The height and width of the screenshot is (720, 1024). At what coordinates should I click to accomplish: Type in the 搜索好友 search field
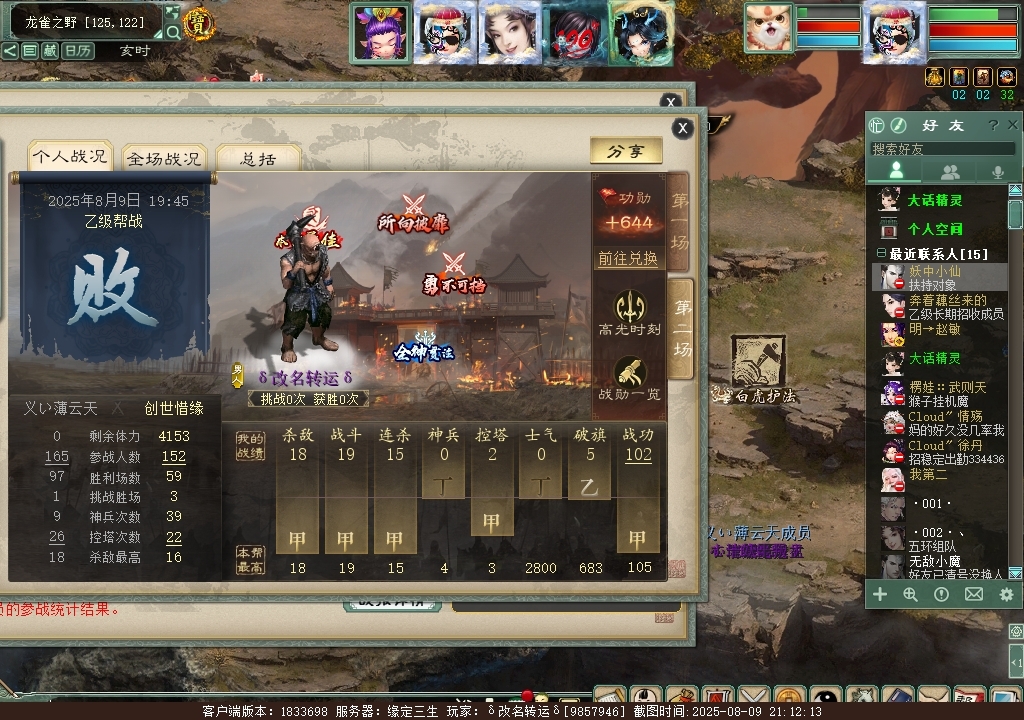pyautogui.click(x=940, y=149)
